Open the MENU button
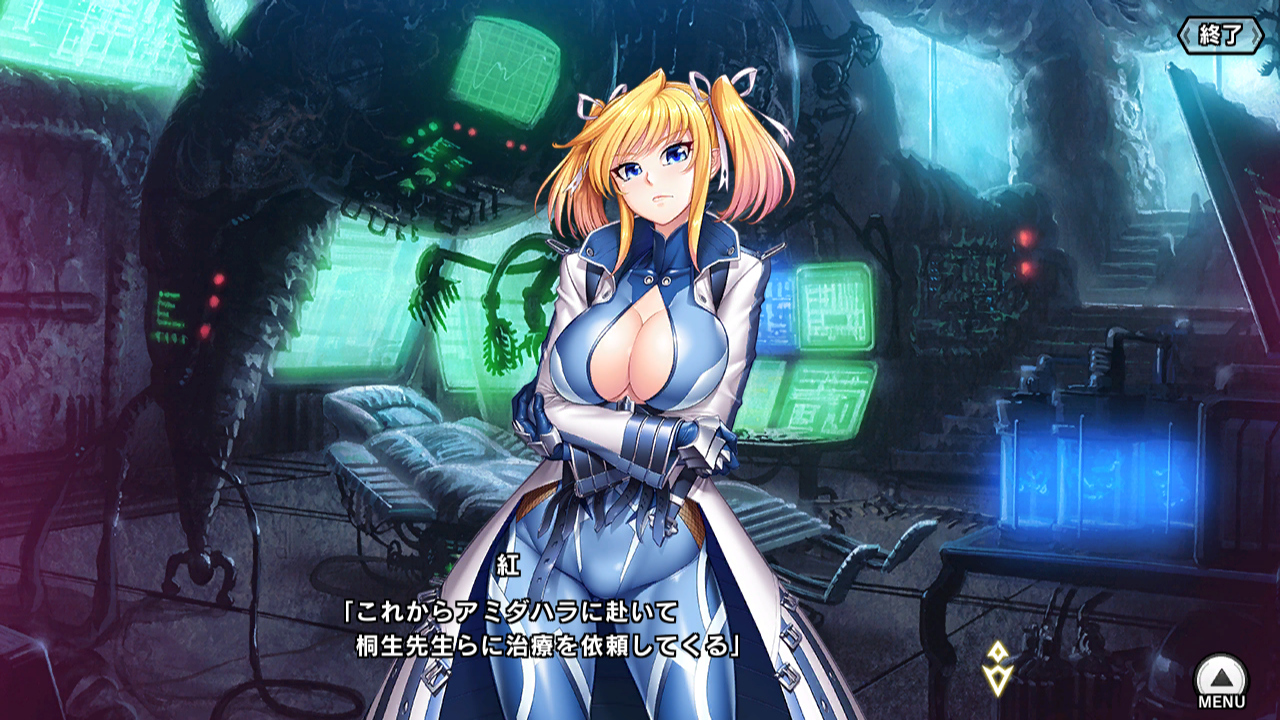 click(x=1221, y=681)
